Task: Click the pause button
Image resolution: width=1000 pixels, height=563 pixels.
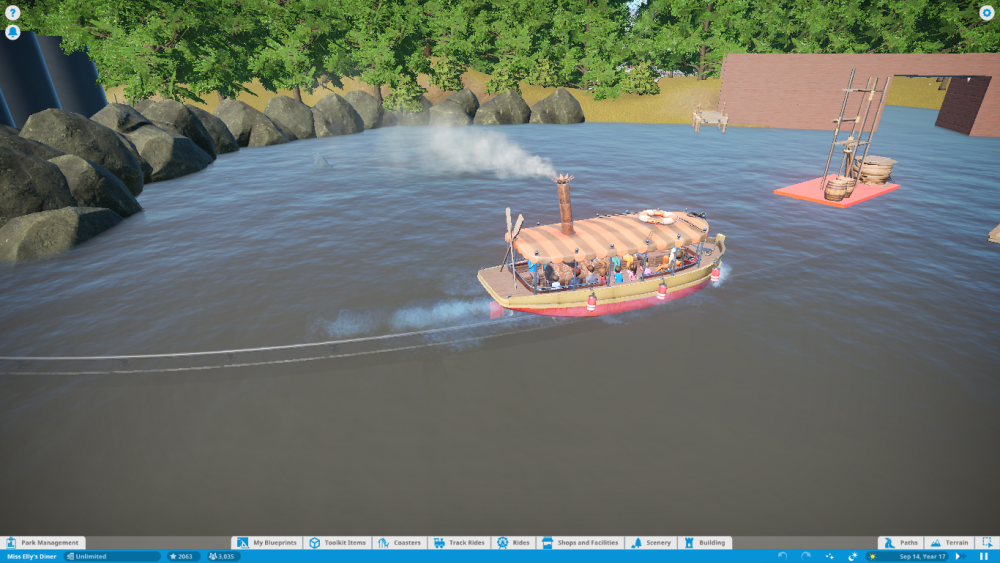Action: [984, 556]
